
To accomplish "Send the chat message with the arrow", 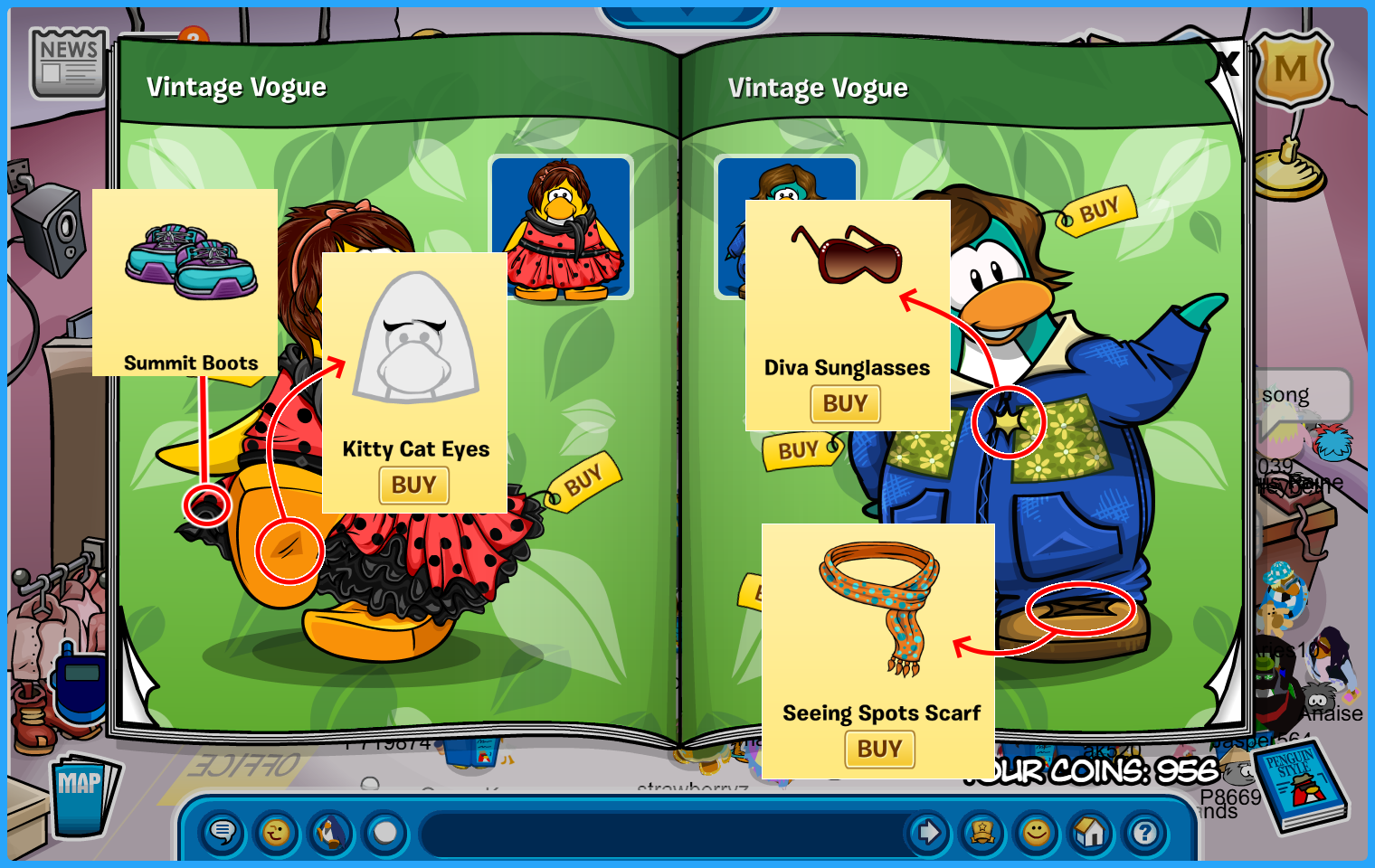I will click(928, 832).
